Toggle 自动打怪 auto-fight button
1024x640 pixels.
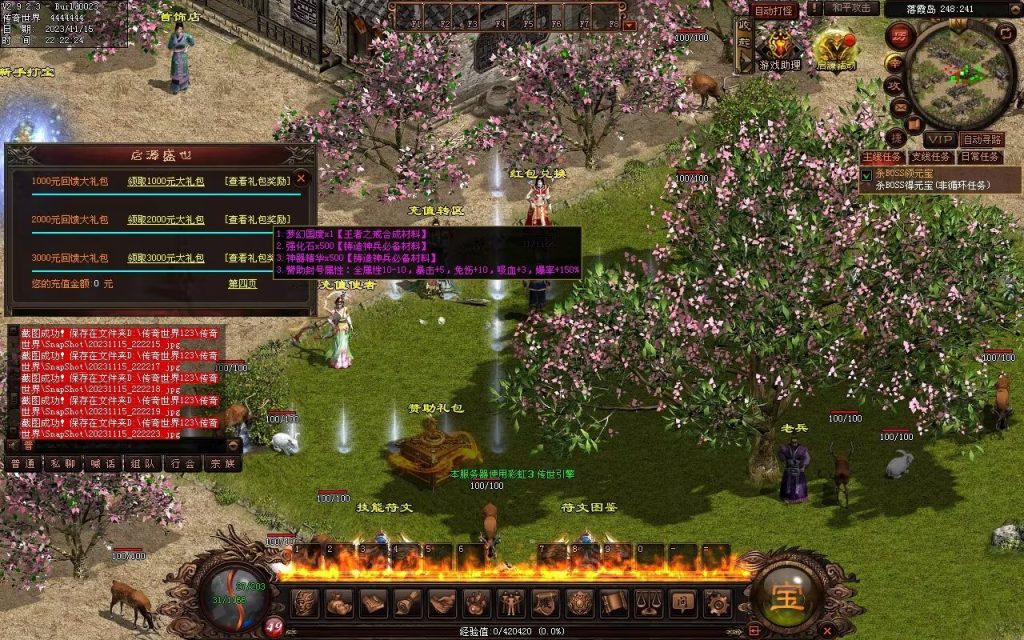(x=774, y=10)
